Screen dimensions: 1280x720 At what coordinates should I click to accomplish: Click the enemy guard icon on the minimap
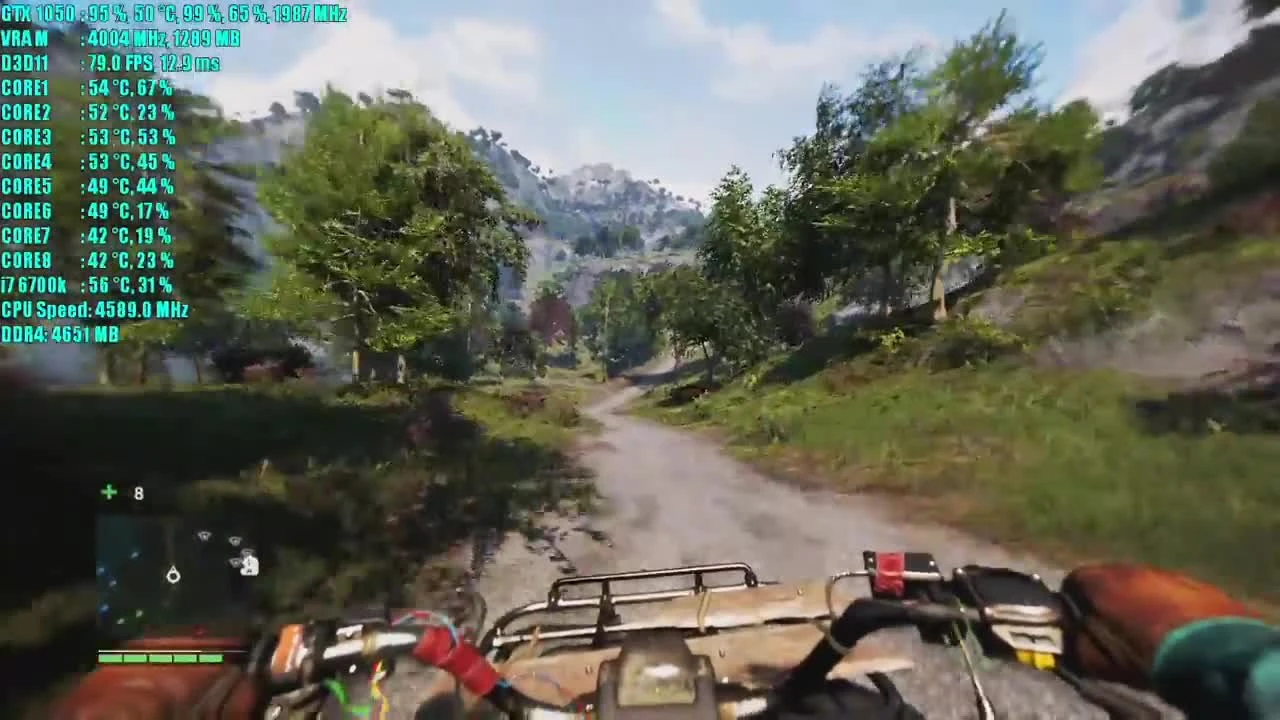[250, 568]
